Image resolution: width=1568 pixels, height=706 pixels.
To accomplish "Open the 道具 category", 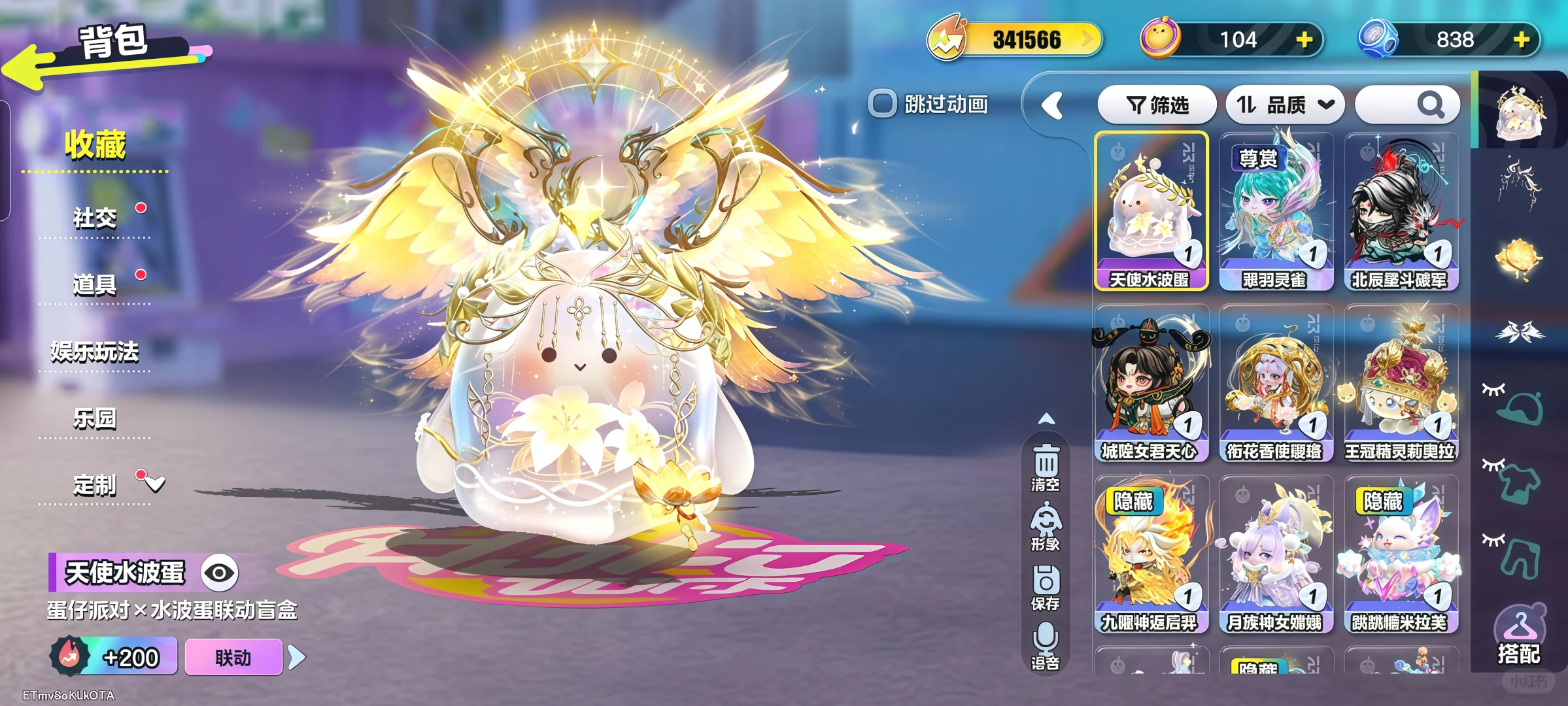I will (x=95, y=284).
